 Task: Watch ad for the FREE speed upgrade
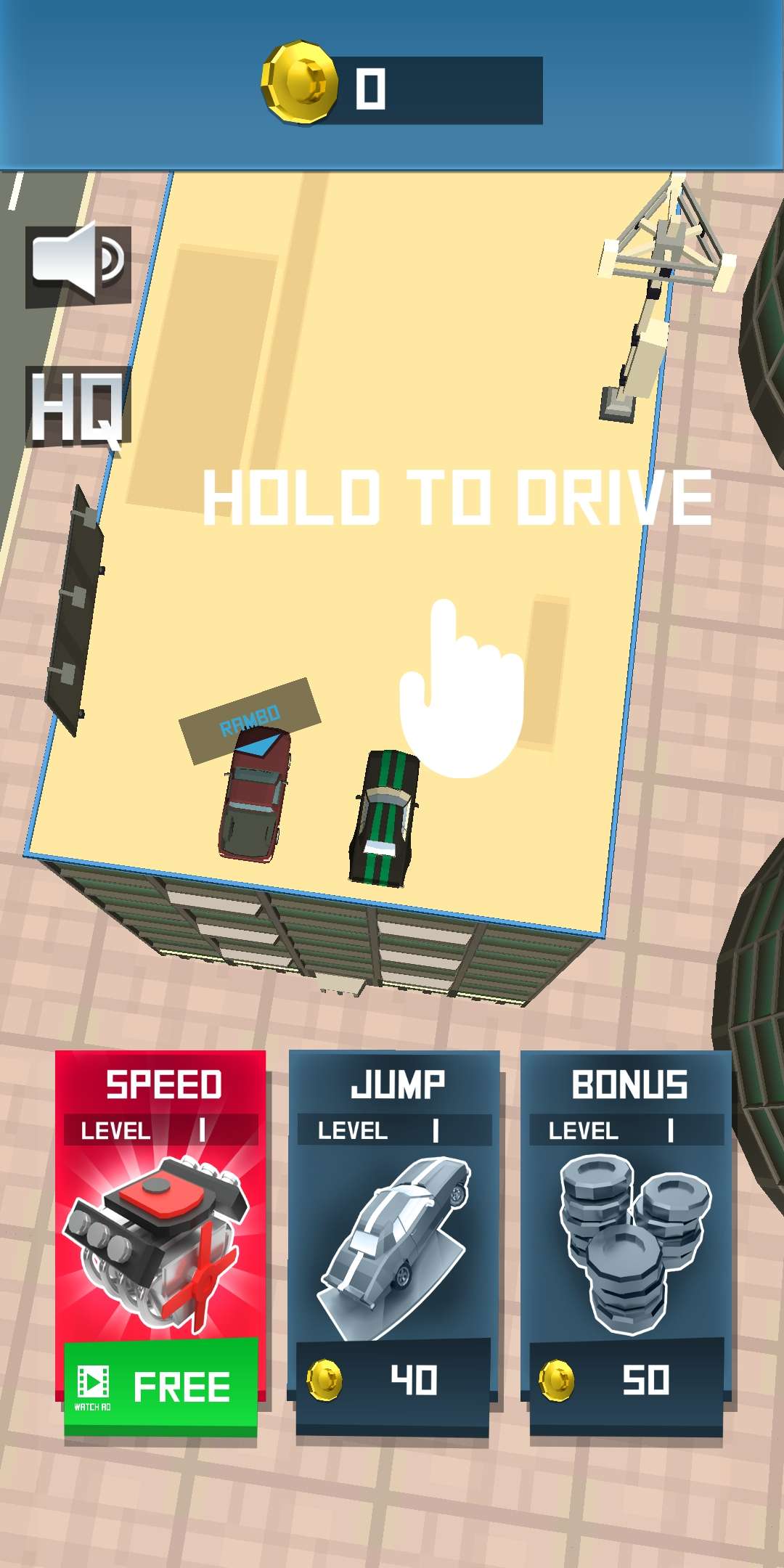point(160,1385)
